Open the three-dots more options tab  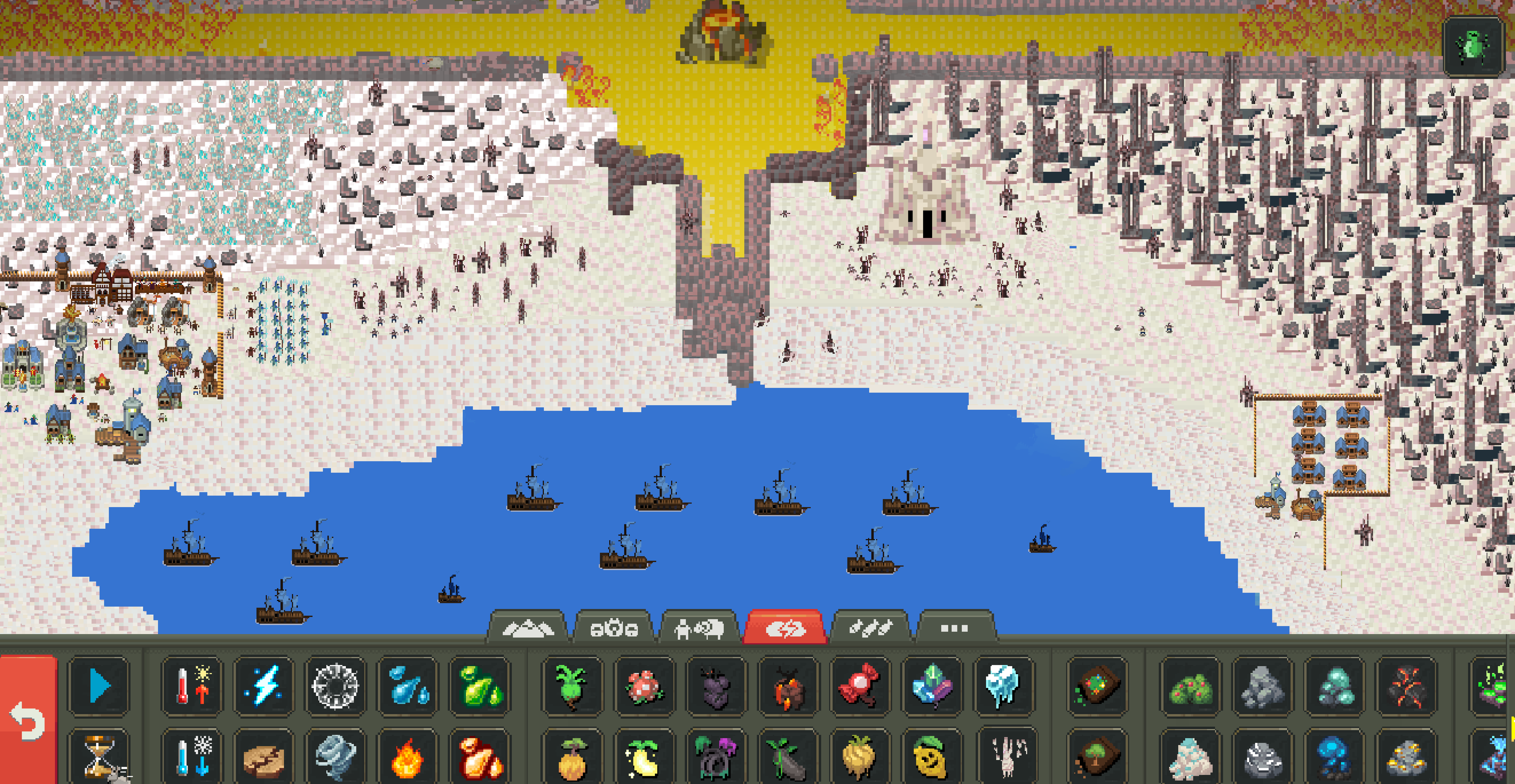pyautogui.click(x=954, y=628)
